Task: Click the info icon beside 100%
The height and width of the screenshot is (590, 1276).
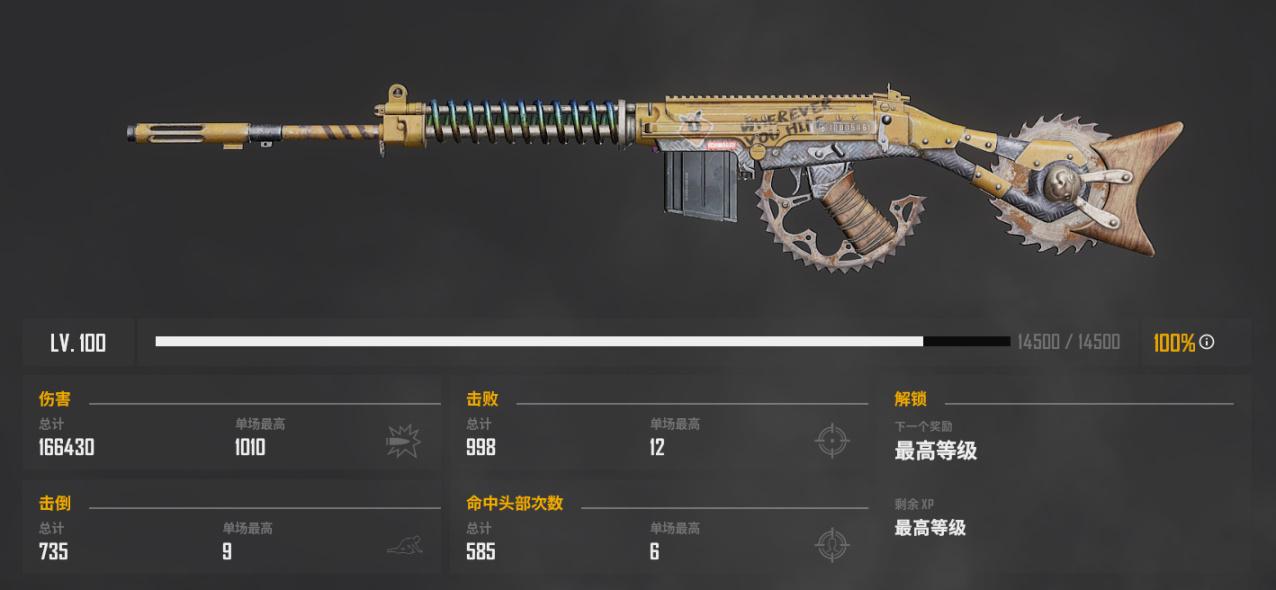Action: pyautogui.click(x=1207, y=342)
